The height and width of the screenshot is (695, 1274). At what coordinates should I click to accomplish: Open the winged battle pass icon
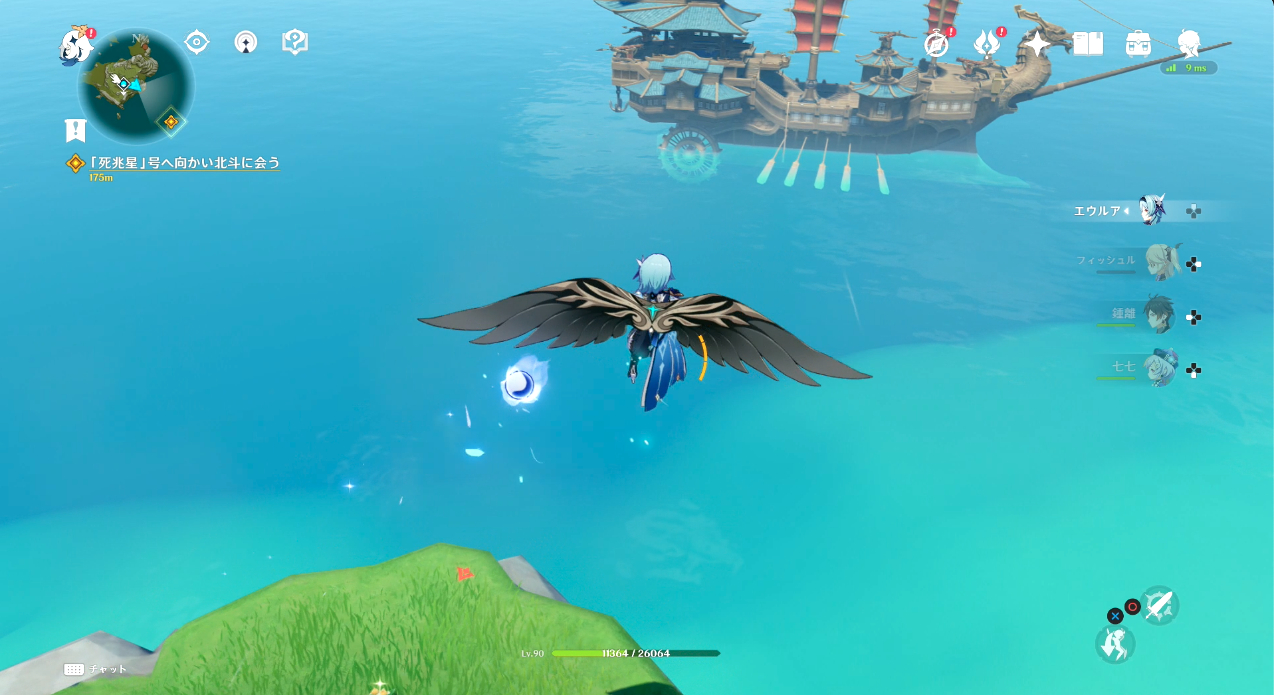tap(987, 43)
